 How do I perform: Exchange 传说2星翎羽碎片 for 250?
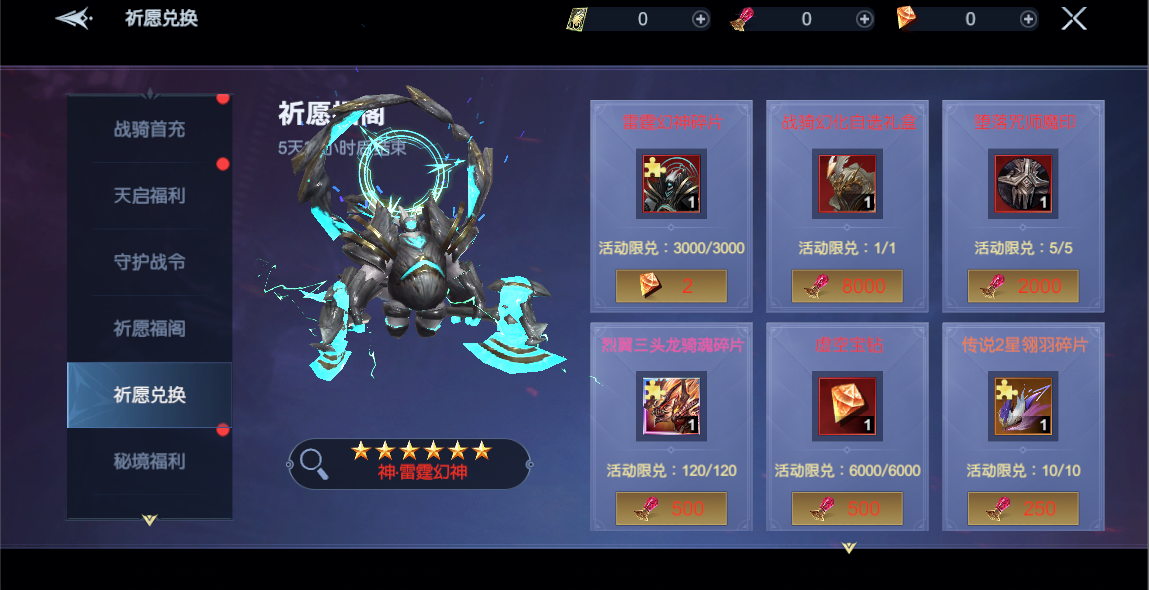tap(1023, 508)
